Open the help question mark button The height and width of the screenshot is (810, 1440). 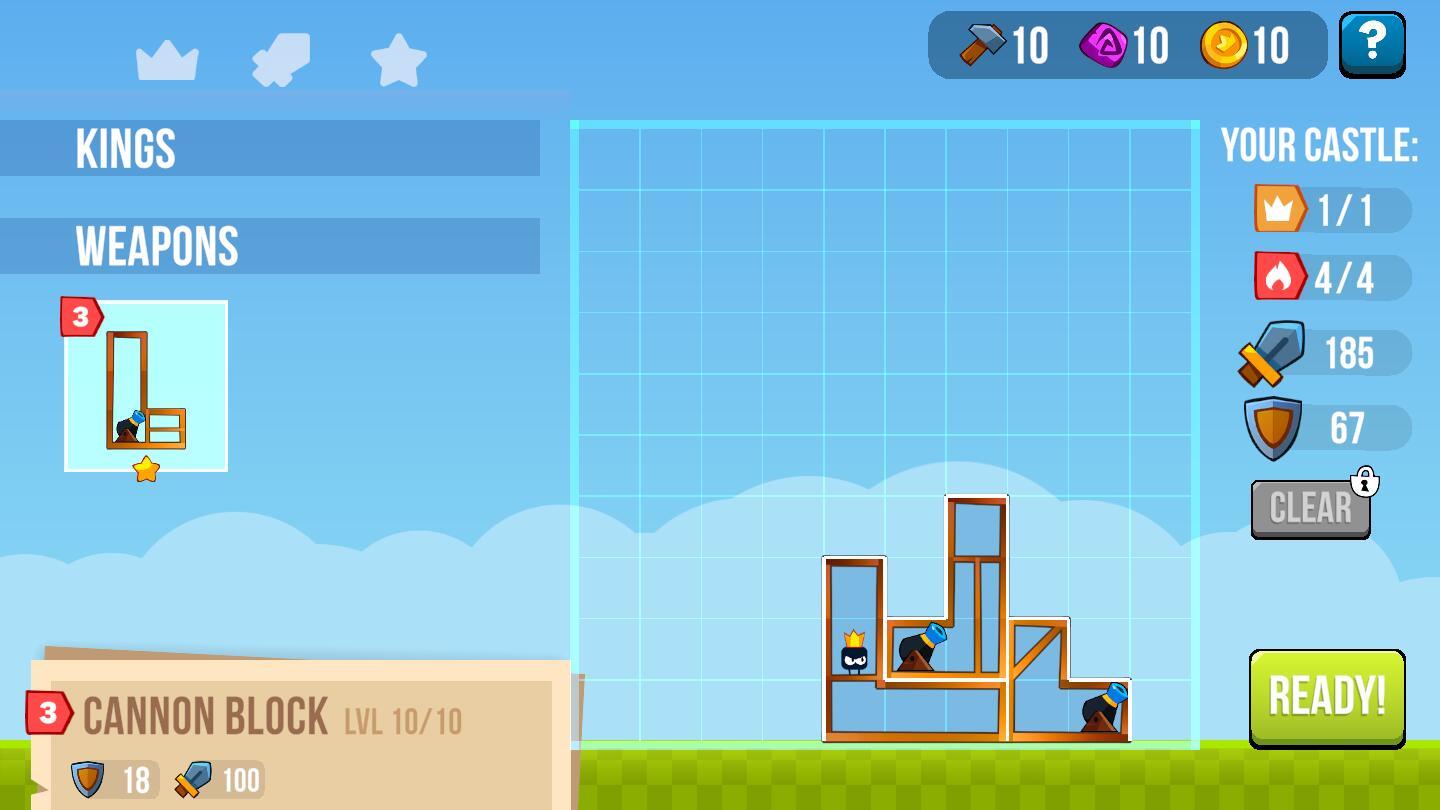tap(1372, 44)
